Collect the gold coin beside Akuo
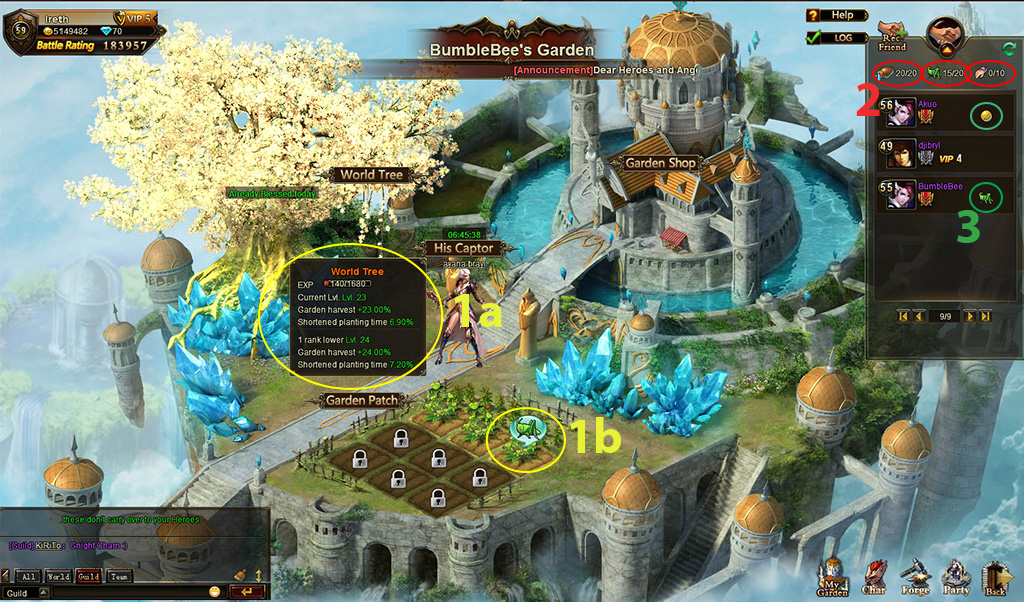The image size is (1024, 602). click(985, 115)
